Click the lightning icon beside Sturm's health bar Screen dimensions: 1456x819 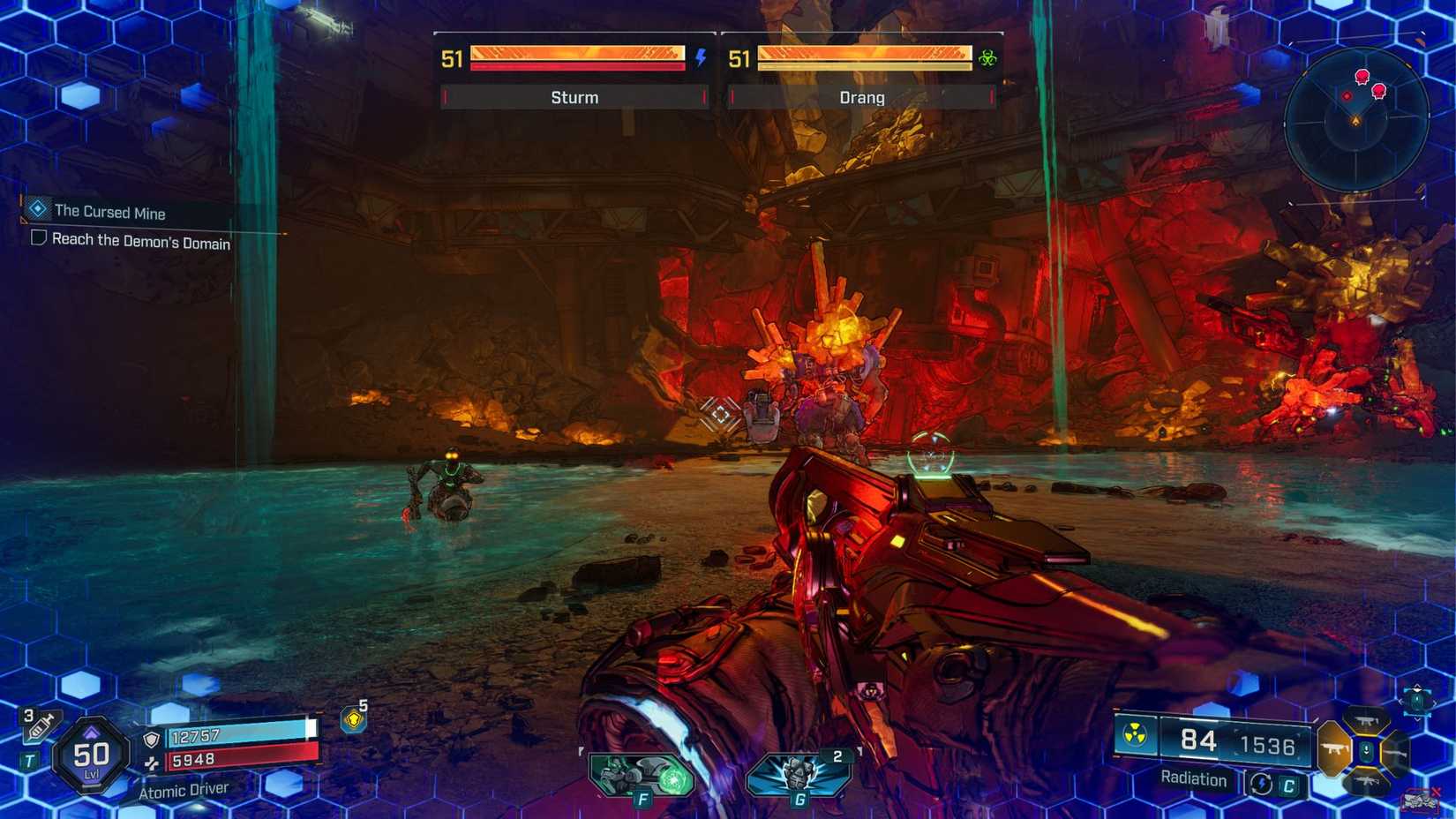coord(700,57)
